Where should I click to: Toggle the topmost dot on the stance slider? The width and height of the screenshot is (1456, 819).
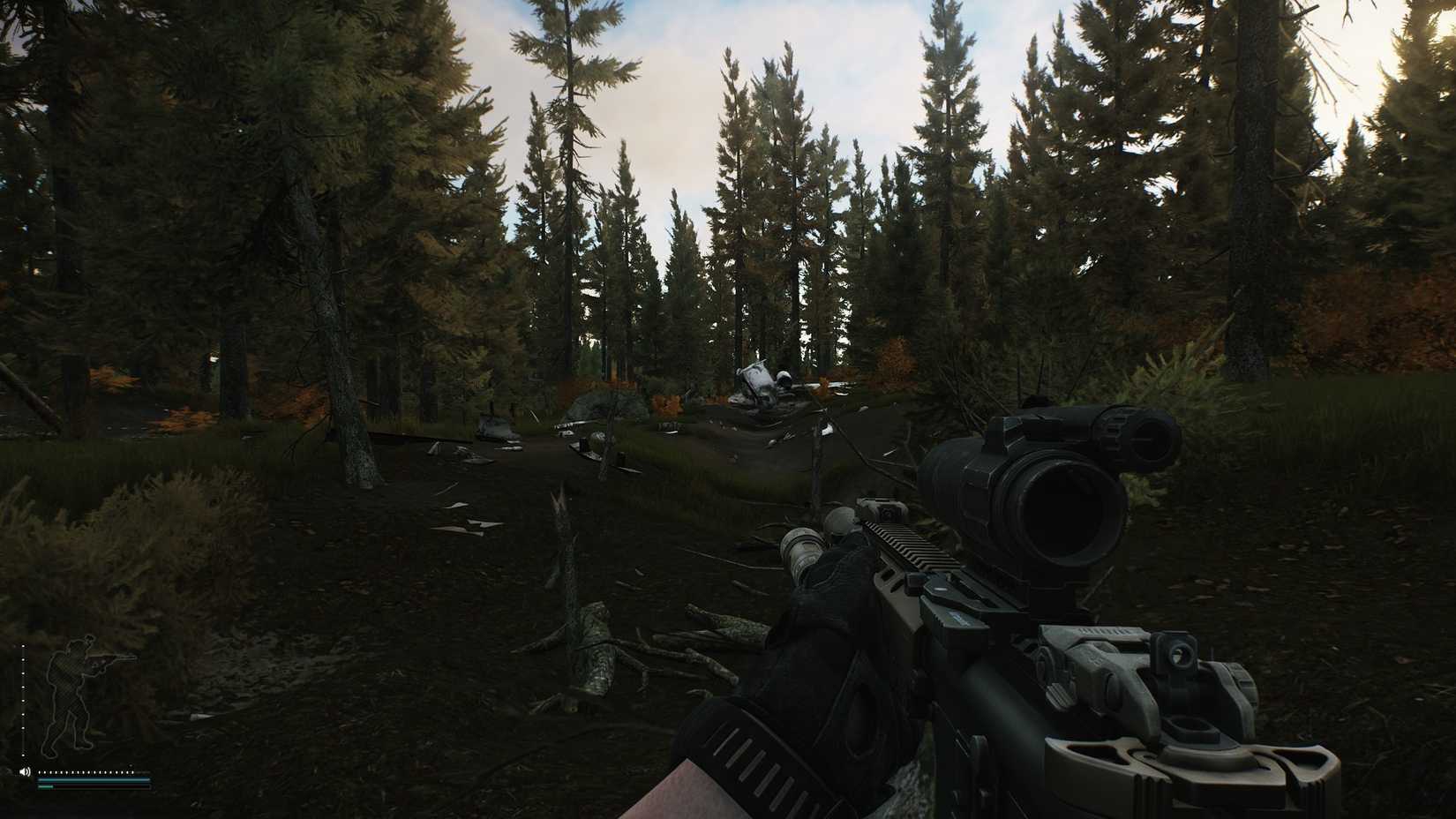point(24,646)
